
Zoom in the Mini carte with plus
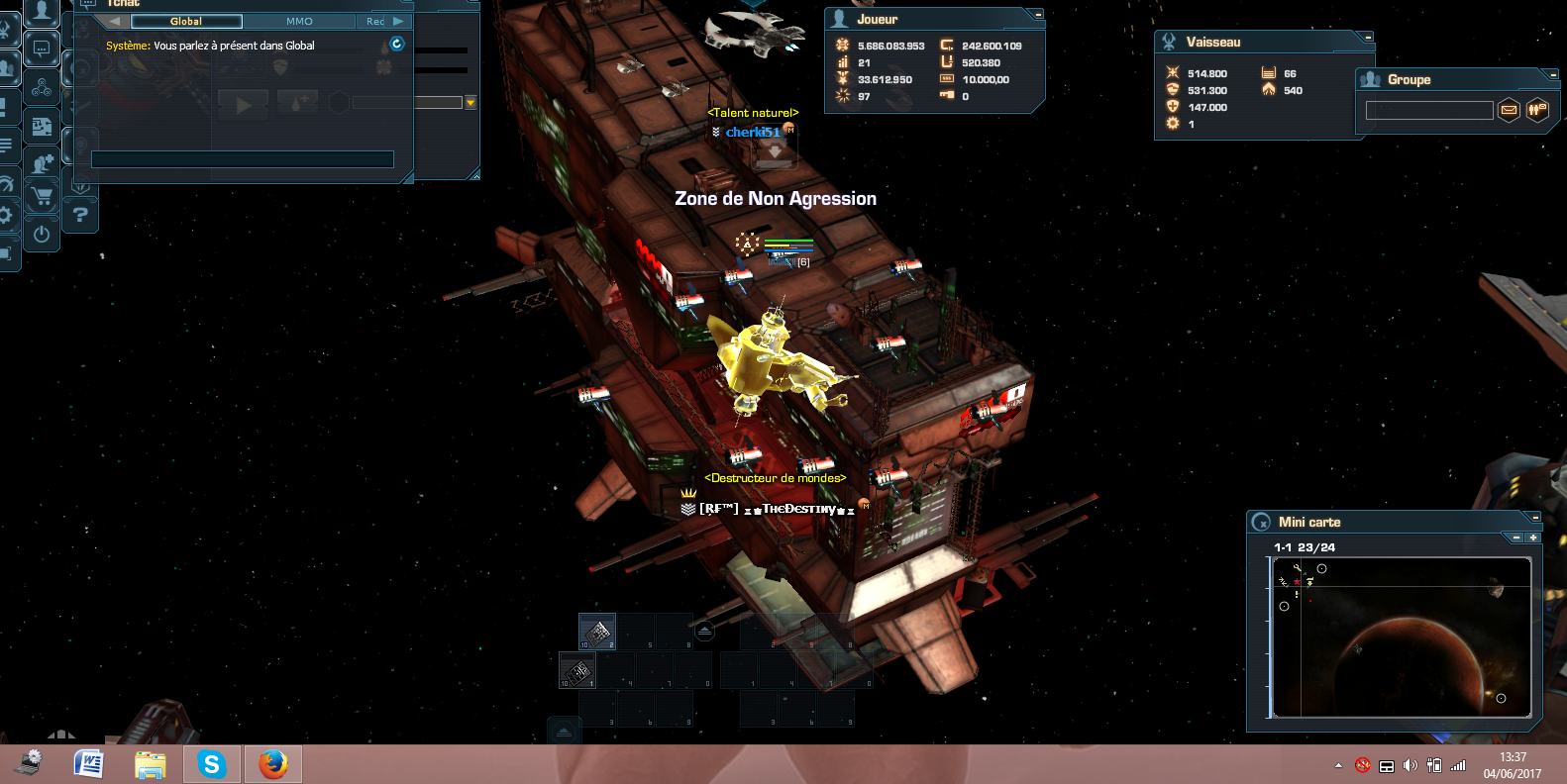pyautogui.click(x=1533, y=538)
